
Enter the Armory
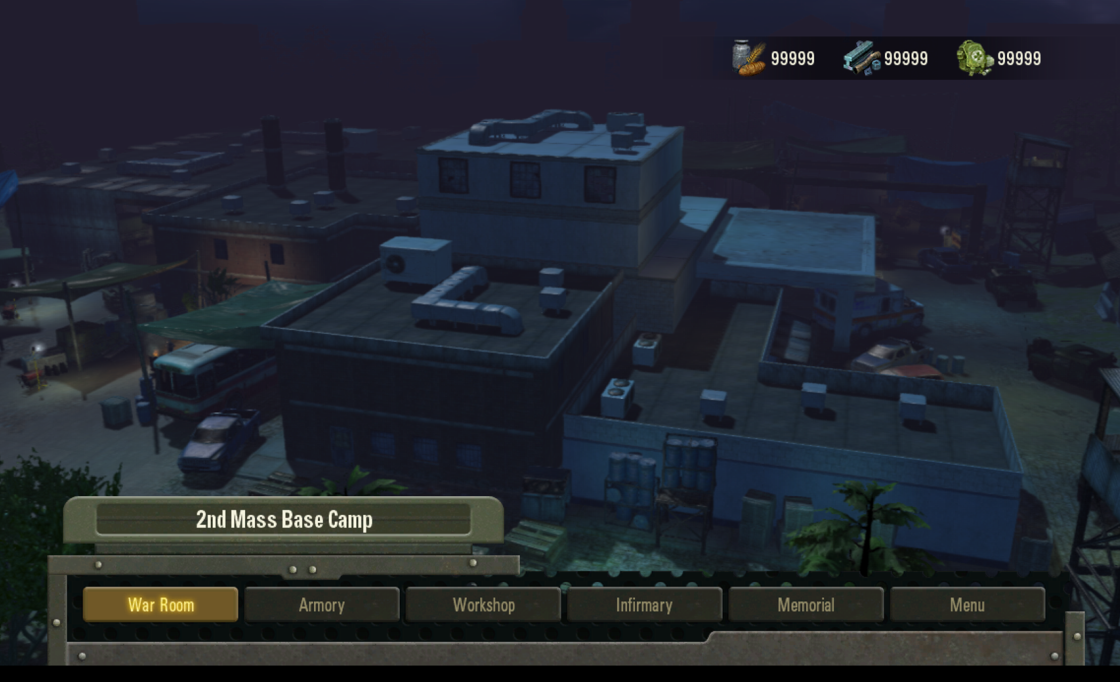321,605
